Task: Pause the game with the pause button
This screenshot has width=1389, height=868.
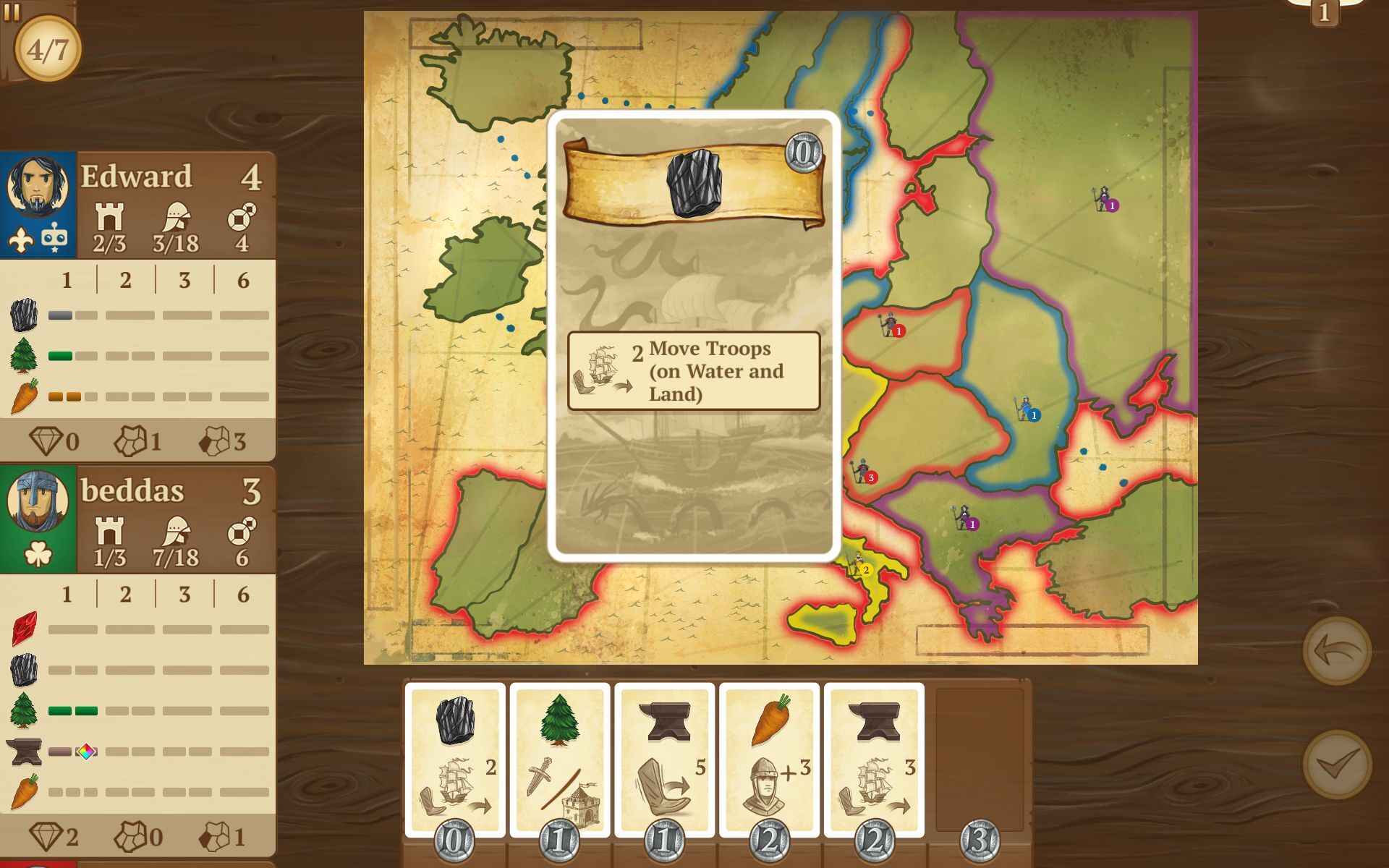Action: (x=12, y=11)
